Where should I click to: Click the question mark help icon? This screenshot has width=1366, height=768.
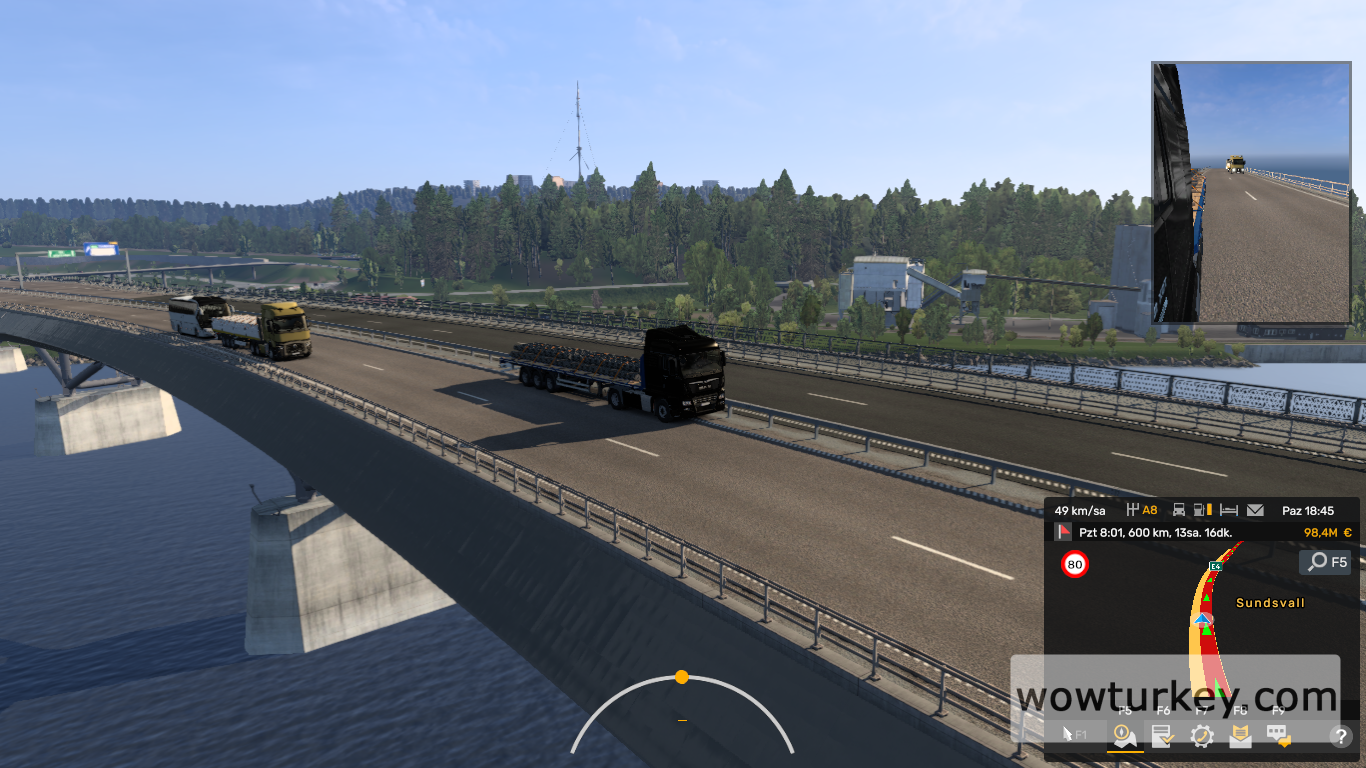1341,736
